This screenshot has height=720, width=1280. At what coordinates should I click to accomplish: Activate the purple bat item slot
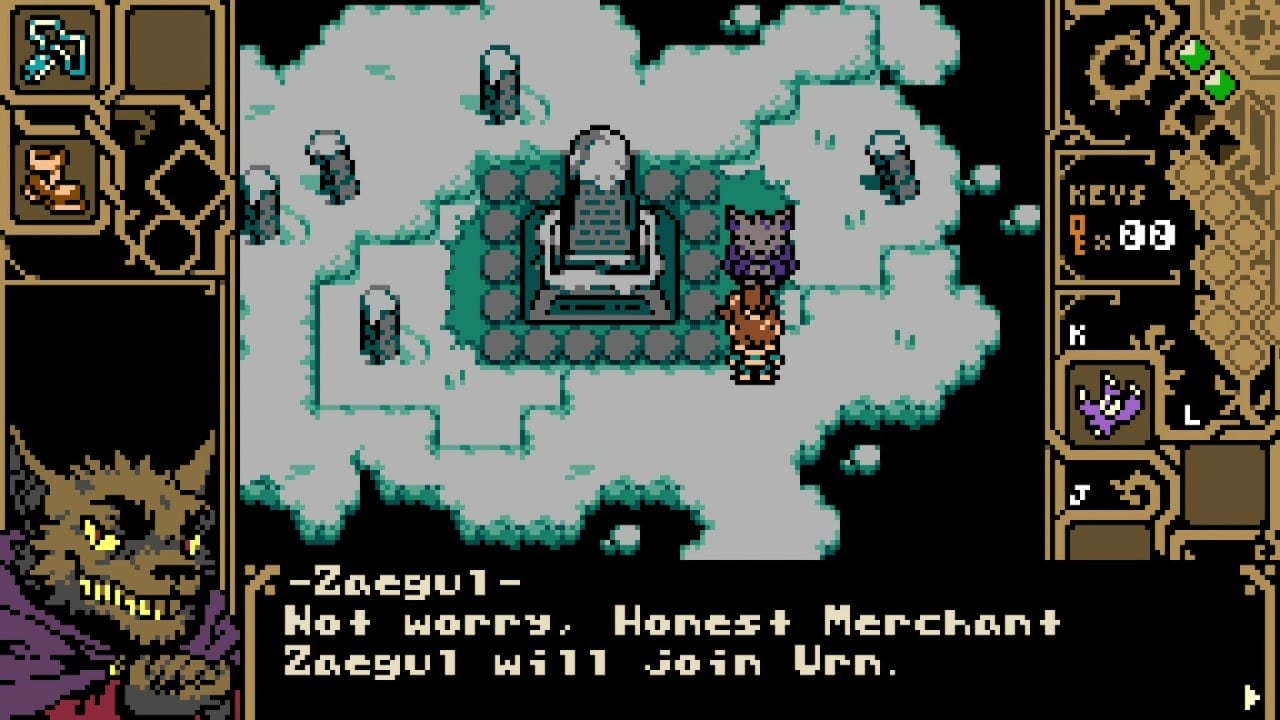(1109, 402)
